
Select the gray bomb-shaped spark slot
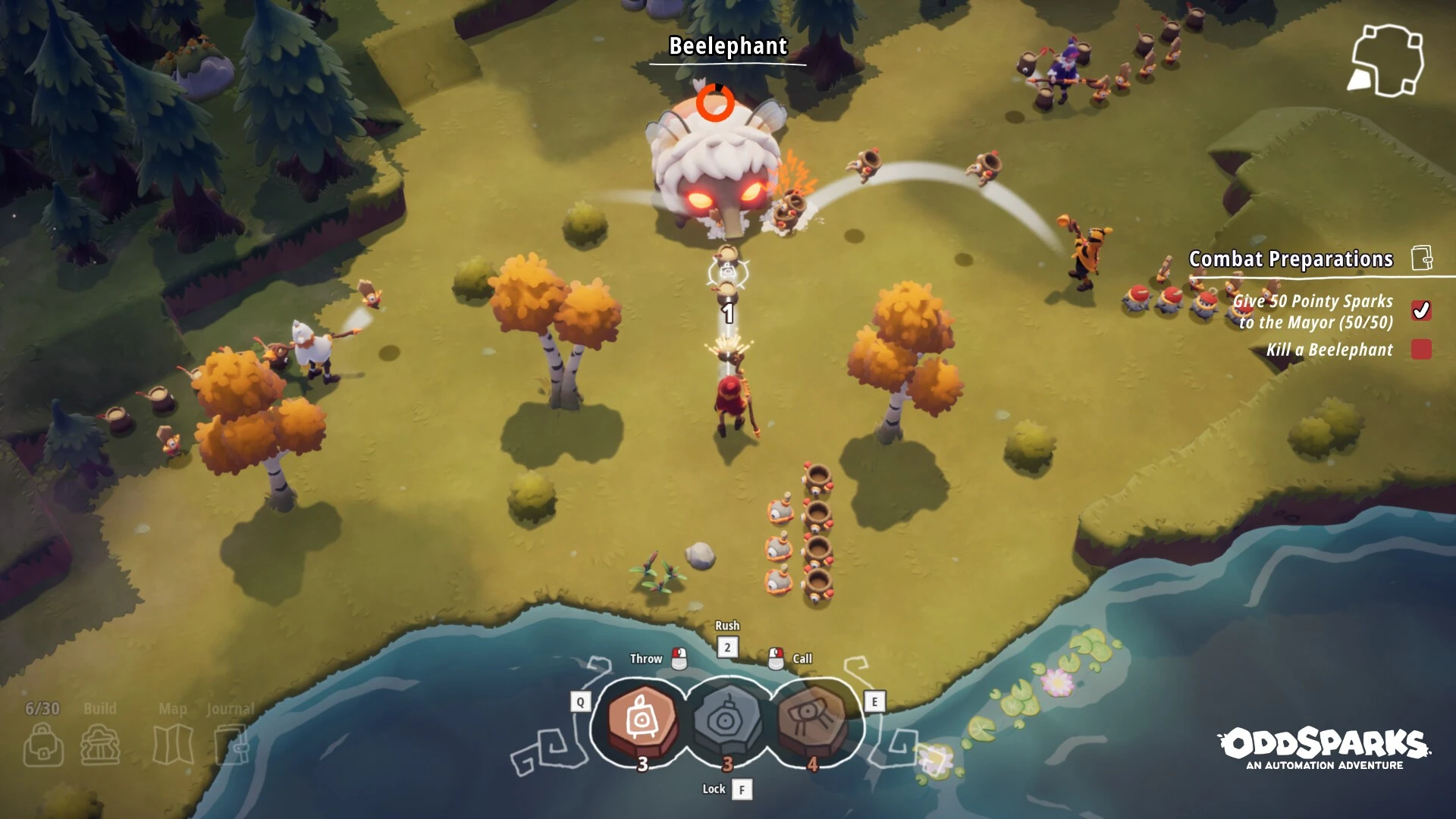tap(727, 719)
